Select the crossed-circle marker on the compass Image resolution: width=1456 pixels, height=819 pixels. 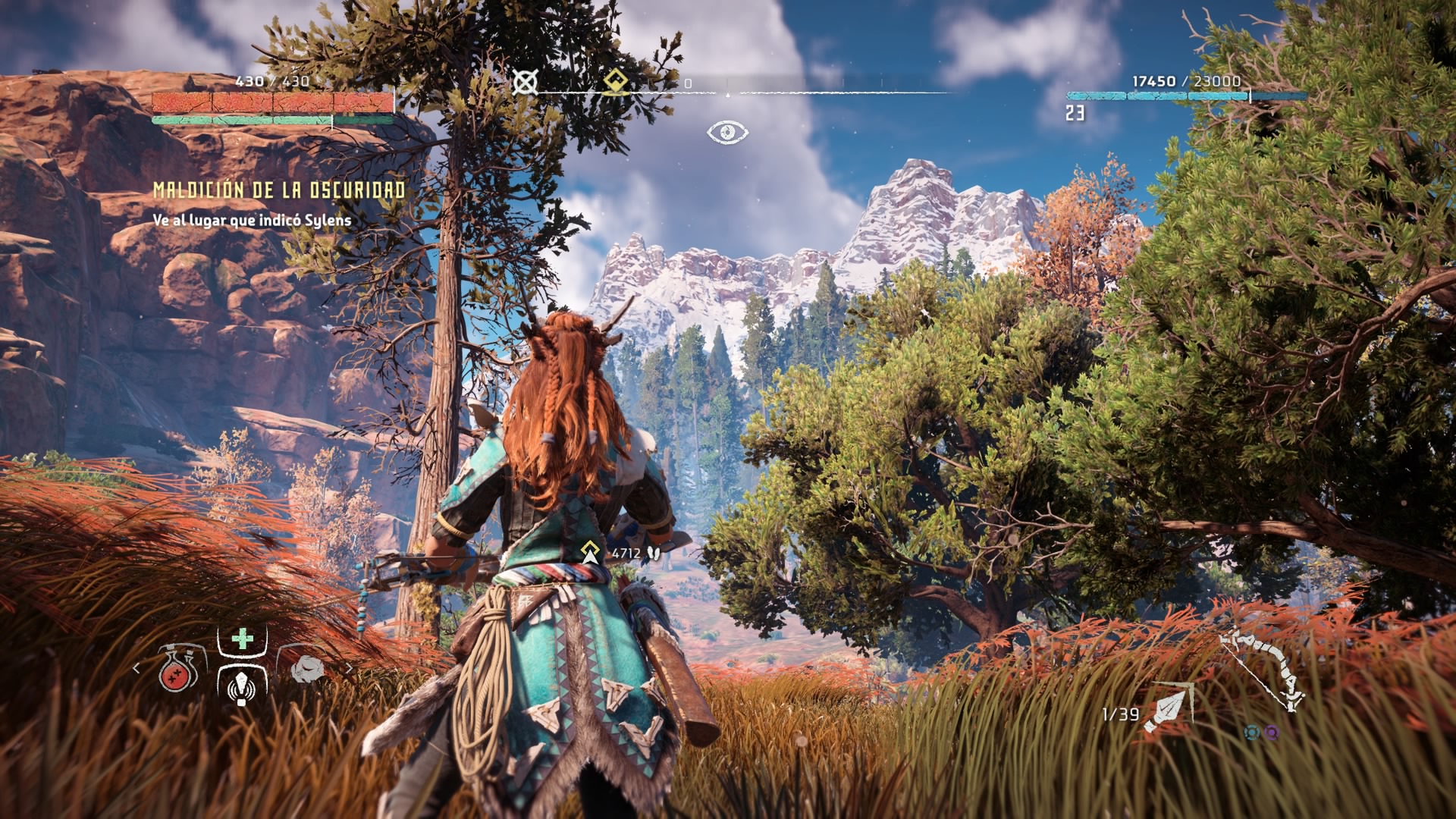525,82
